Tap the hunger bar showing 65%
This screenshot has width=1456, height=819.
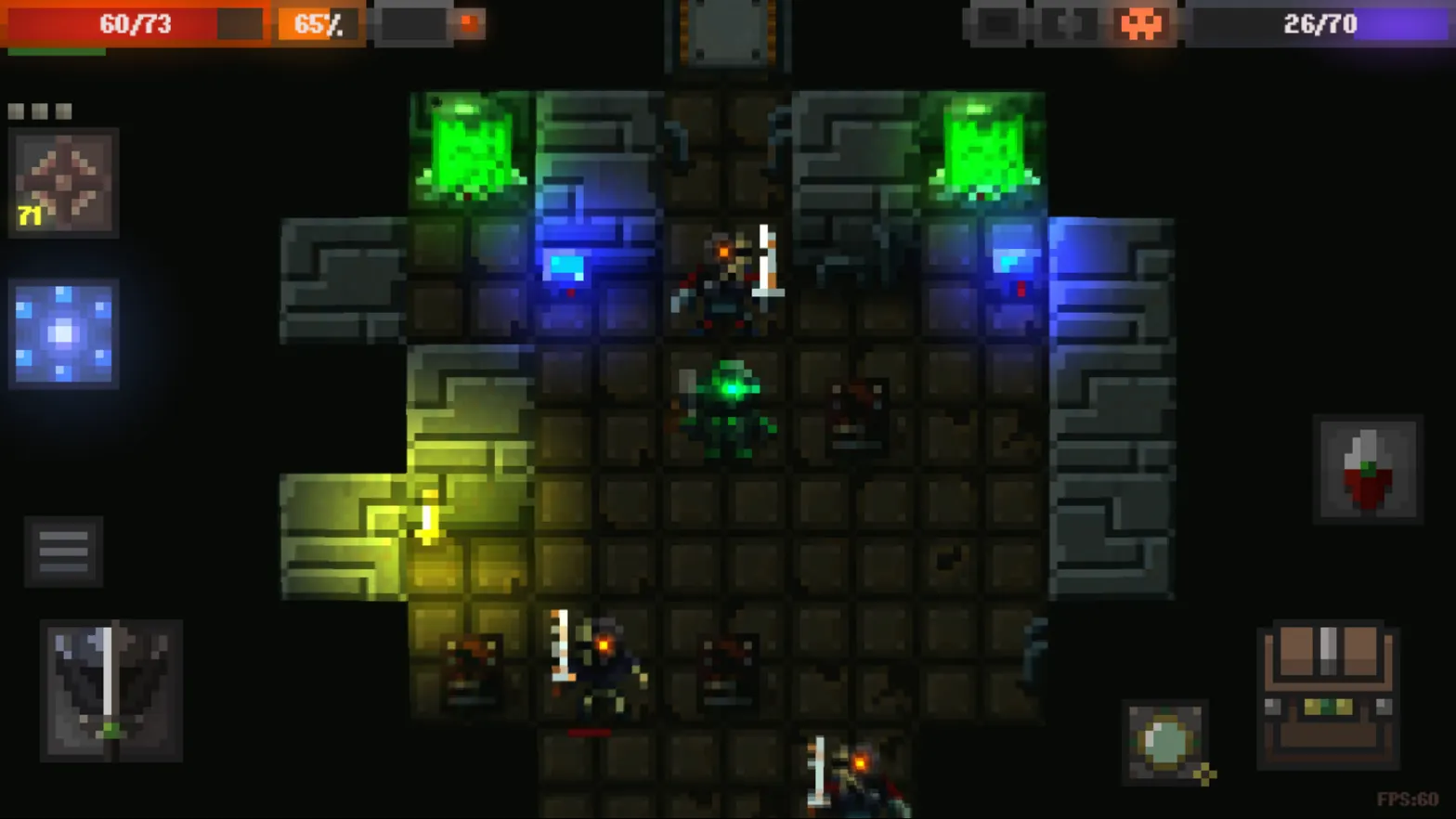pyautogui.click(x=319, y=24)
